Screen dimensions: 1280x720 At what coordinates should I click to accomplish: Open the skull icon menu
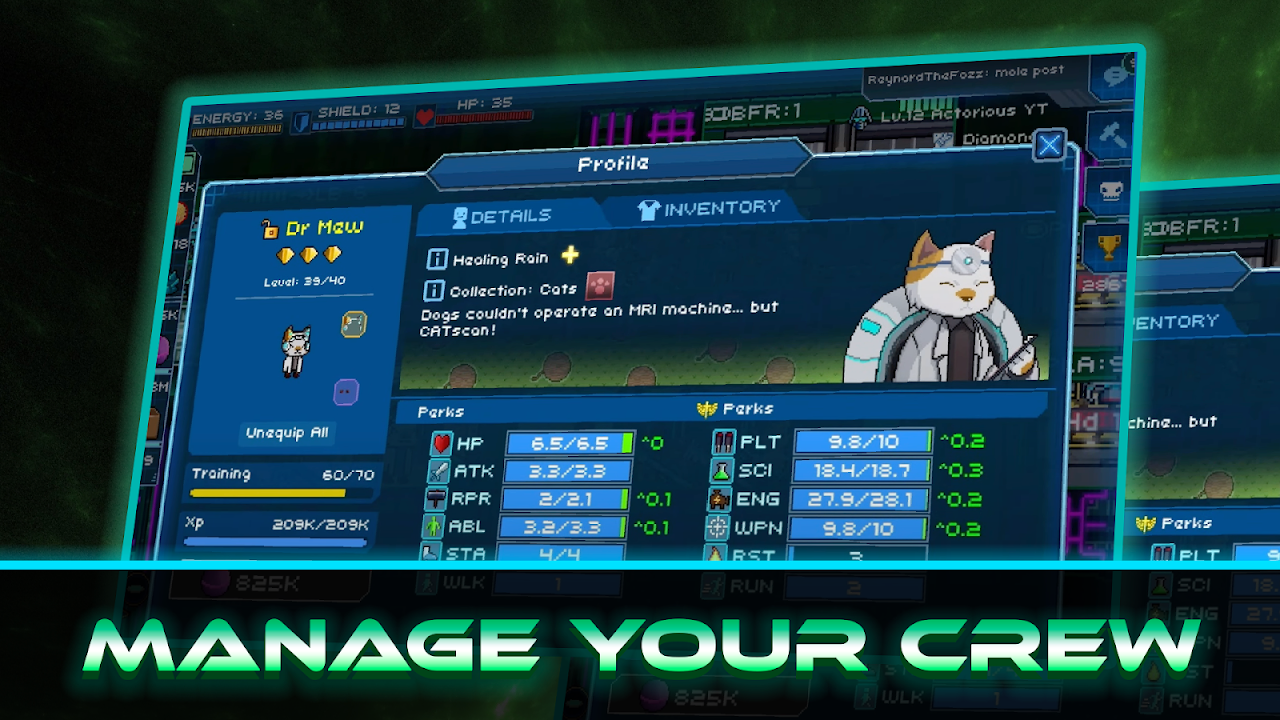tap(1107, 190)
